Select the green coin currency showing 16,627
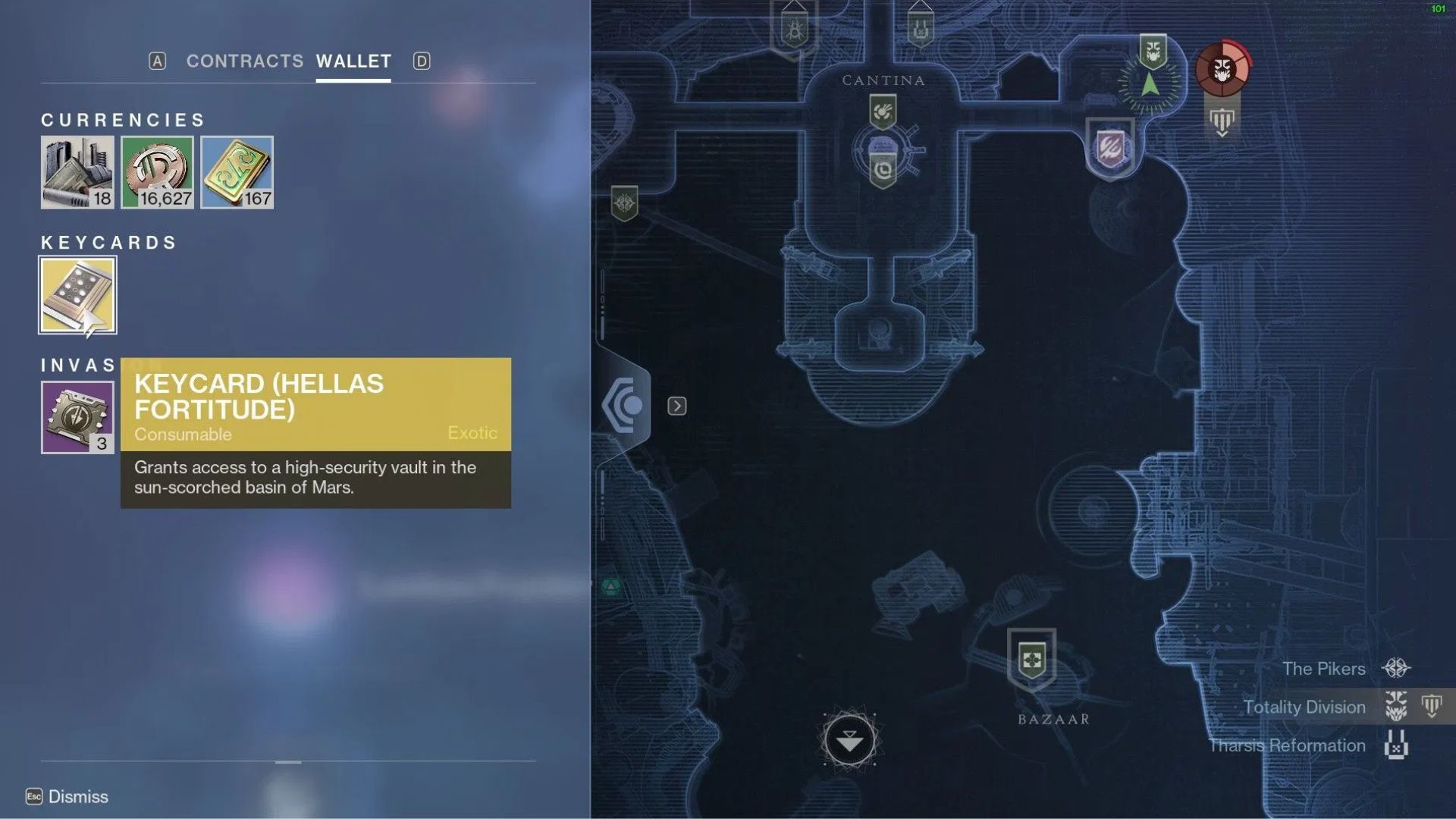Screen dimensions: 1456x819 click(157, 172)
